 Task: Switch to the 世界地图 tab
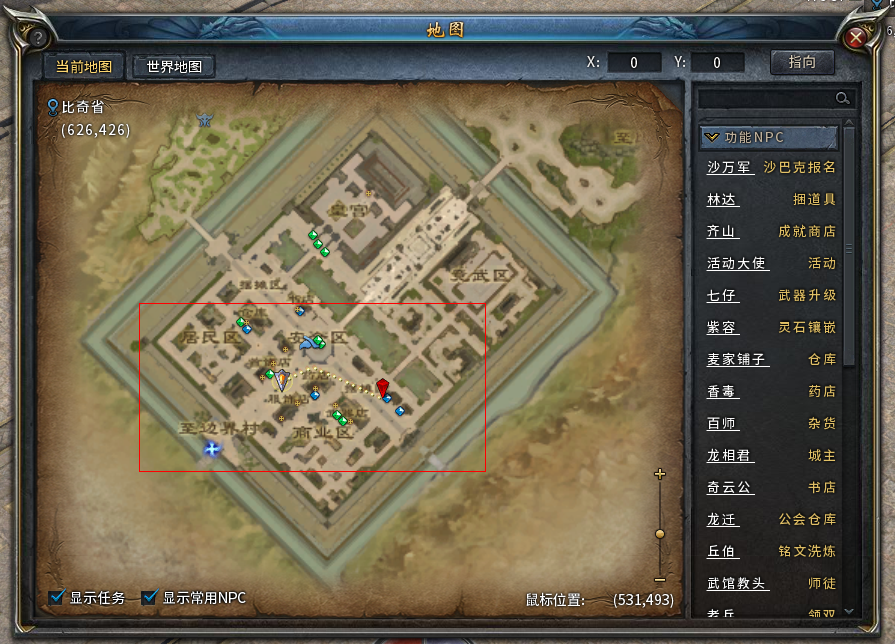pyautogui.click(x=174, y=67)
